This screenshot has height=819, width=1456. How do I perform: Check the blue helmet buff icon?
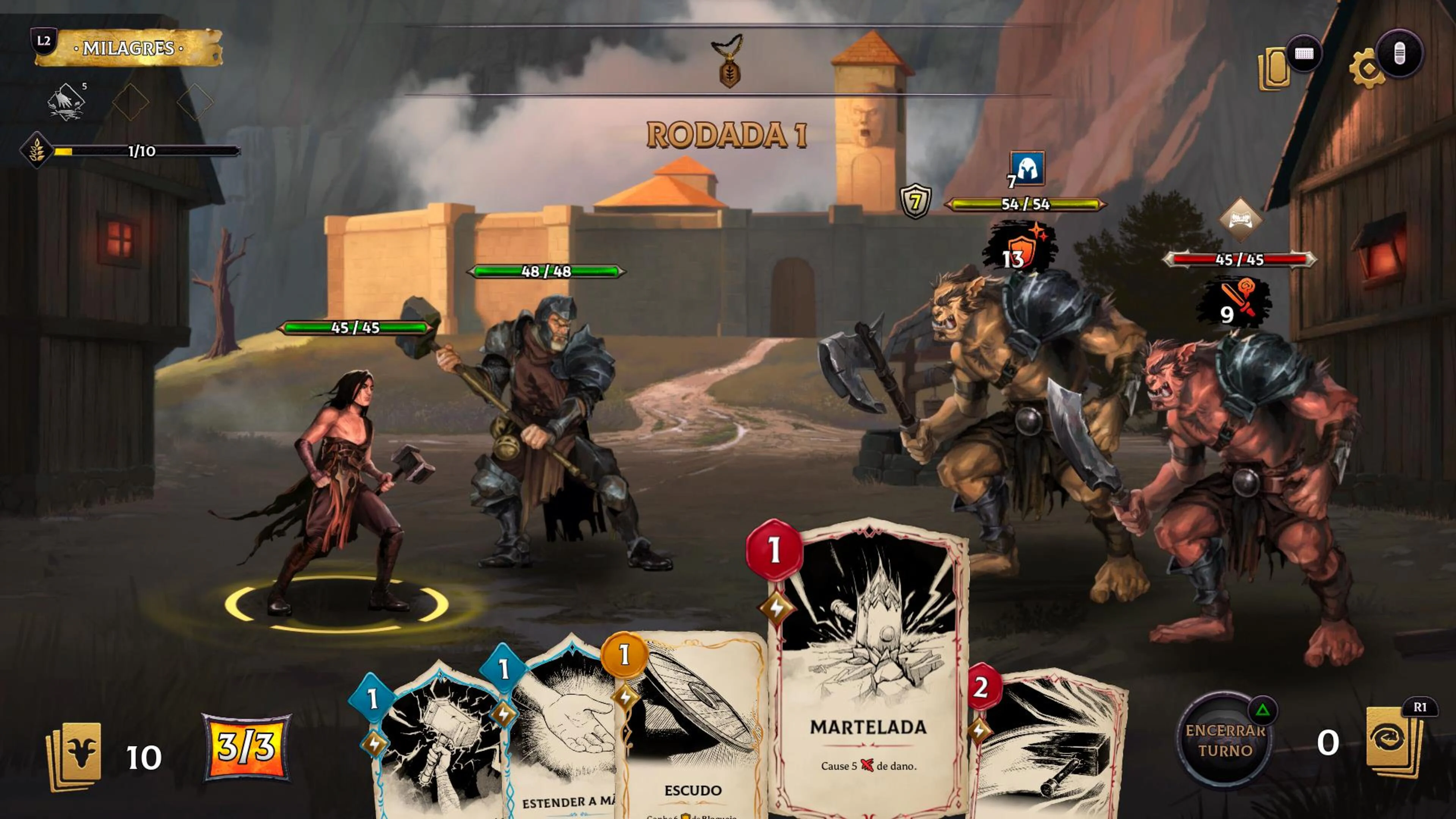1027,168
